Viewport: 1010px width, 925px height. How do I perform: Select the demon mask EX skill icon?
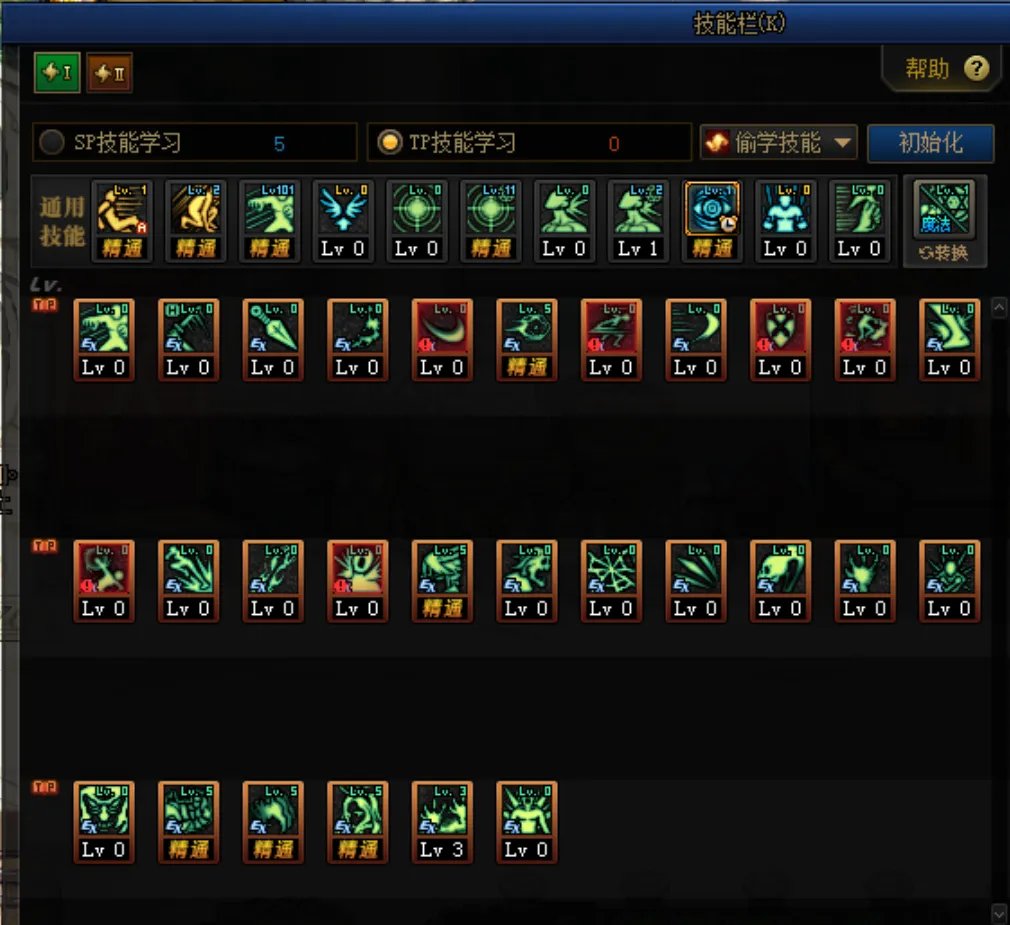[x=104, y=810]
